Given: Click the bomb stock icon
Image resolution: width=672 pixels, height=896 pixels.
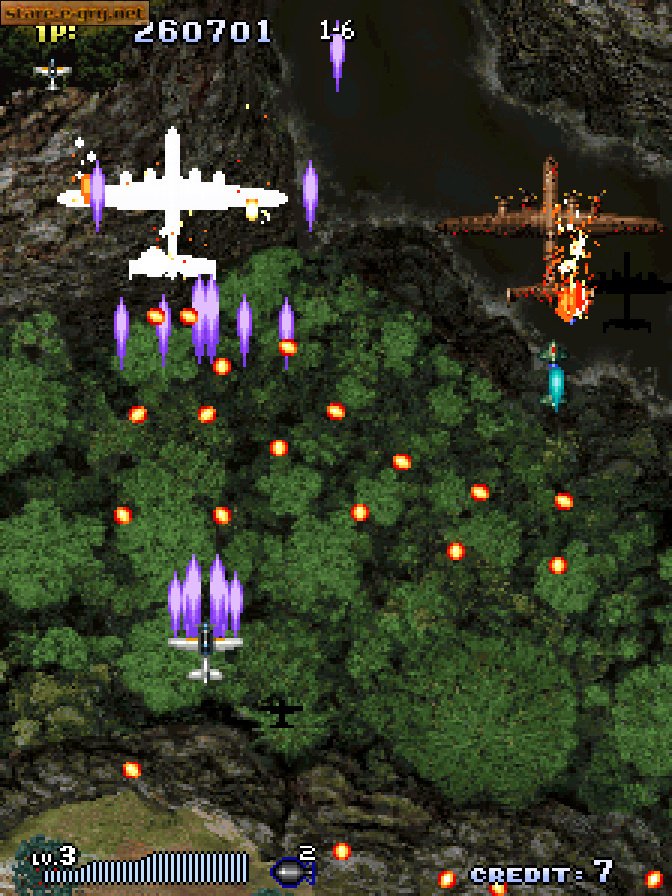Looking at the screenshot, I should (x=291, y=871).
